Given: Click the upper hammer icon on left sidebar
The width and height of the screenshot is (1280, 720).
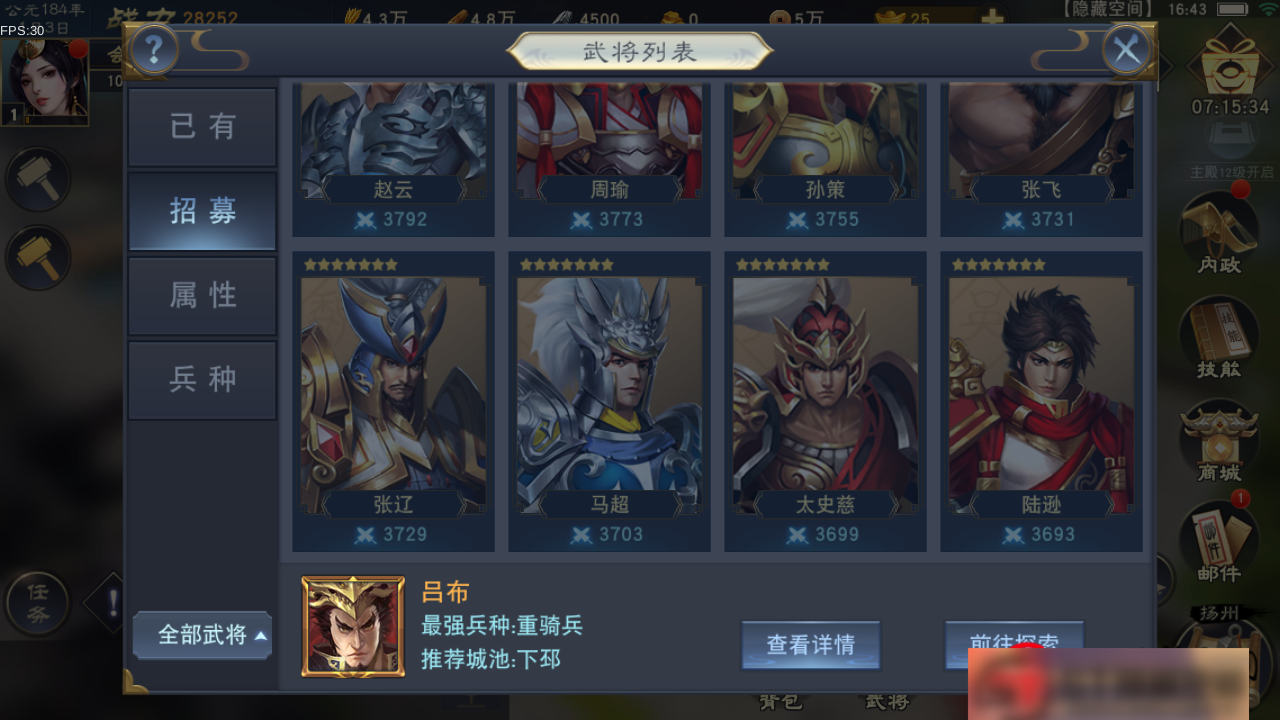Looking at the screenshot, I should coord(38,180).
